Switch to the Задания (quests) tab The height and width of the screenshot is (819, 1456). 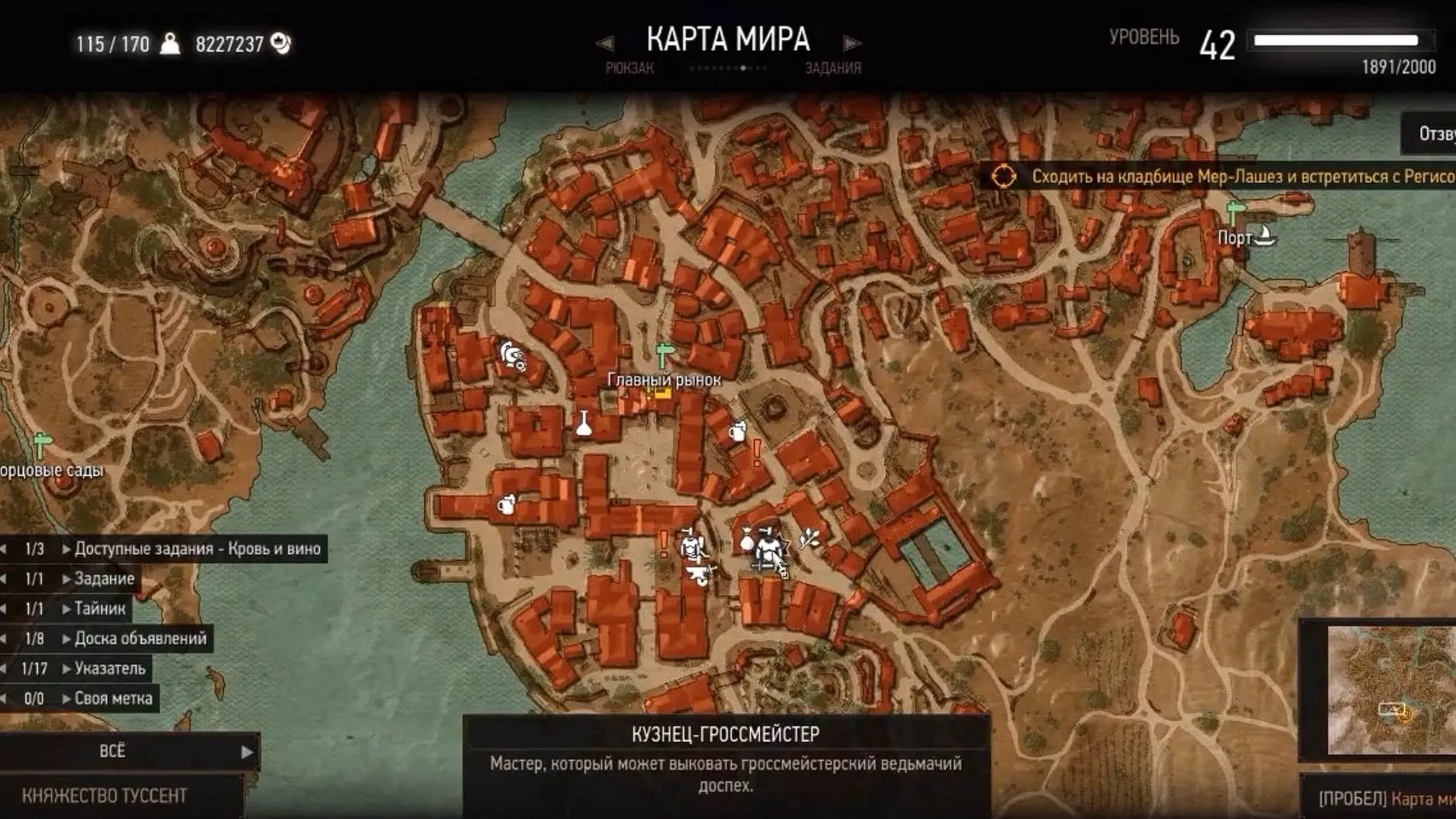pos(833,68)
